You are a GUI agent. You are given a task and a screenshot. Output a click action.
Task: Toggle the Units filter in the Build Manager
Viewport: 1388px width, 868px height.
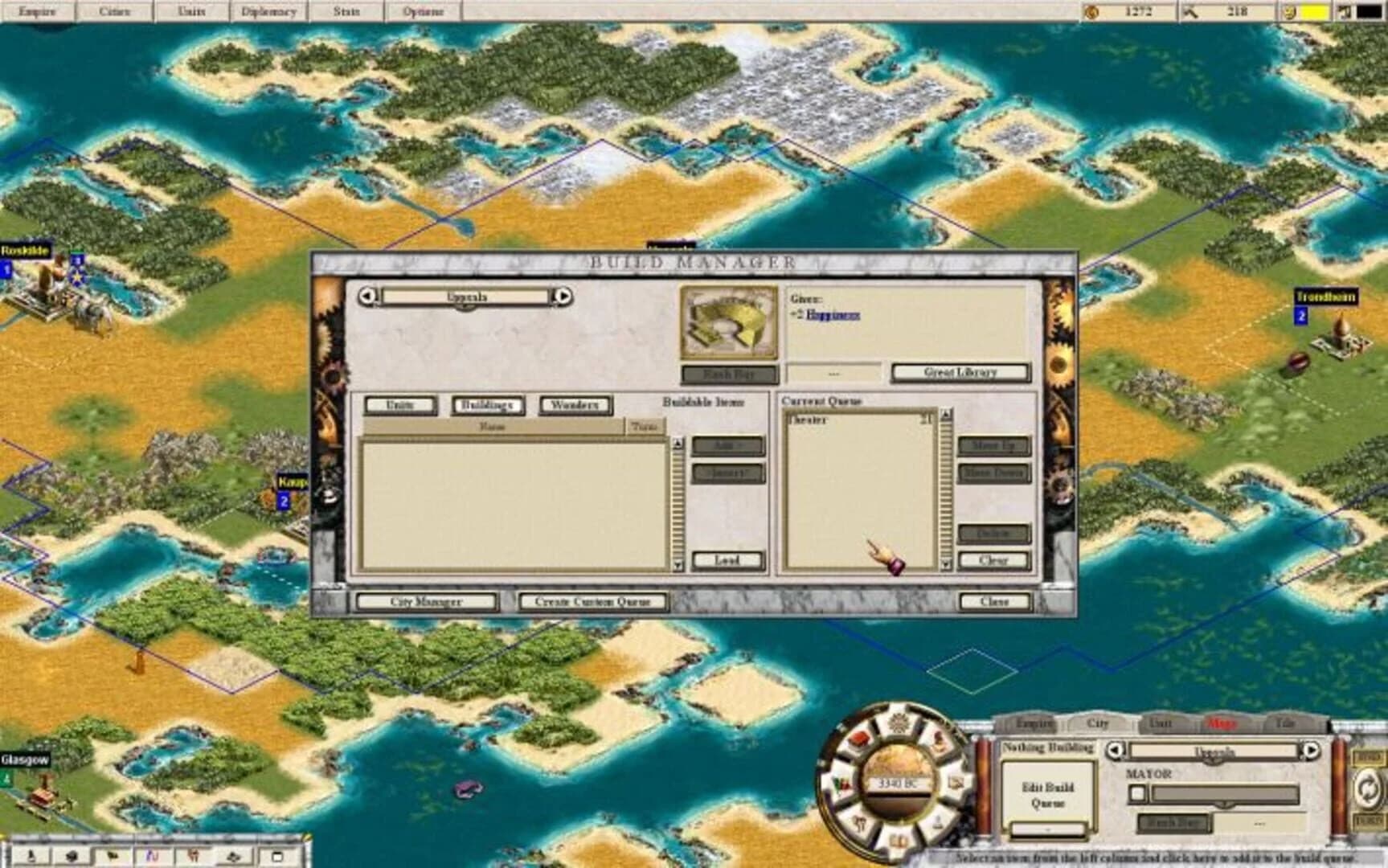pyautogui.click(x=400, y=406)
